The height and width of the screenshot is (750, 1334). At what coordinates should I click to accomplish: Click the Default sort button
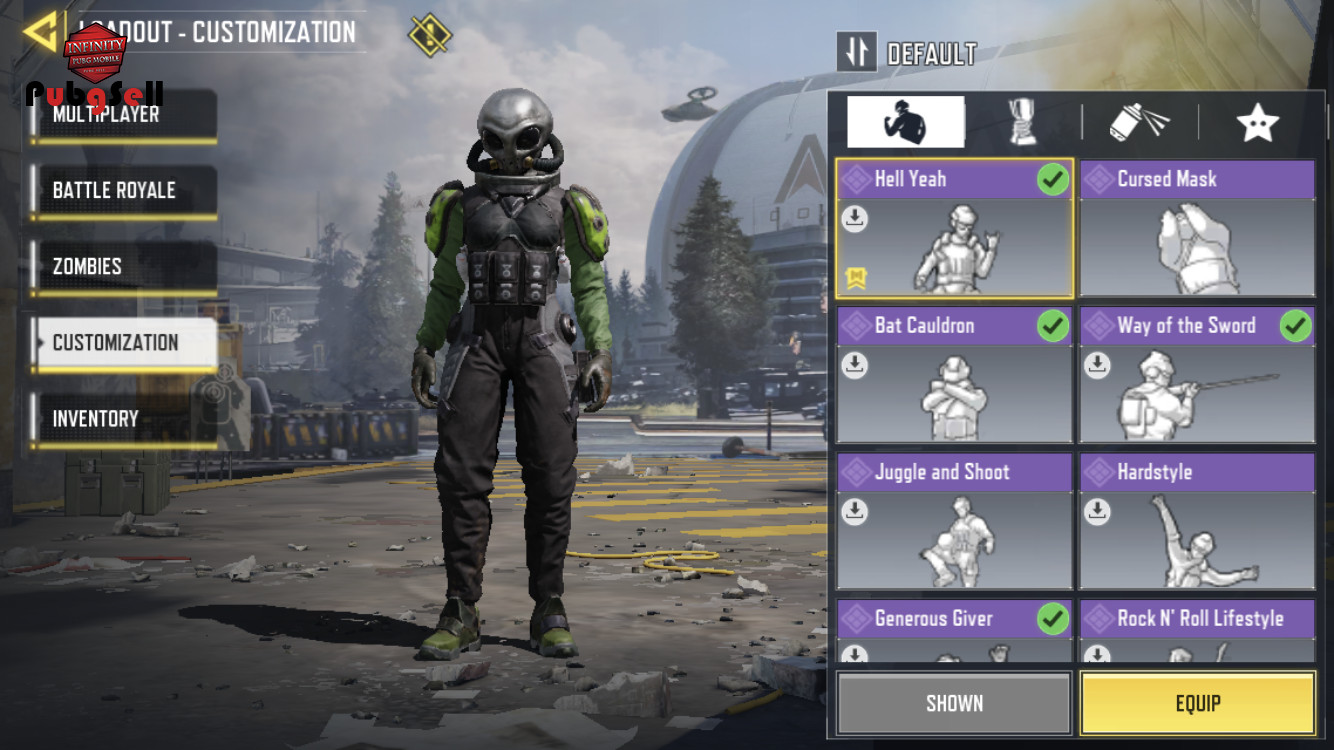pyautogui.click(x=857, y=52)
